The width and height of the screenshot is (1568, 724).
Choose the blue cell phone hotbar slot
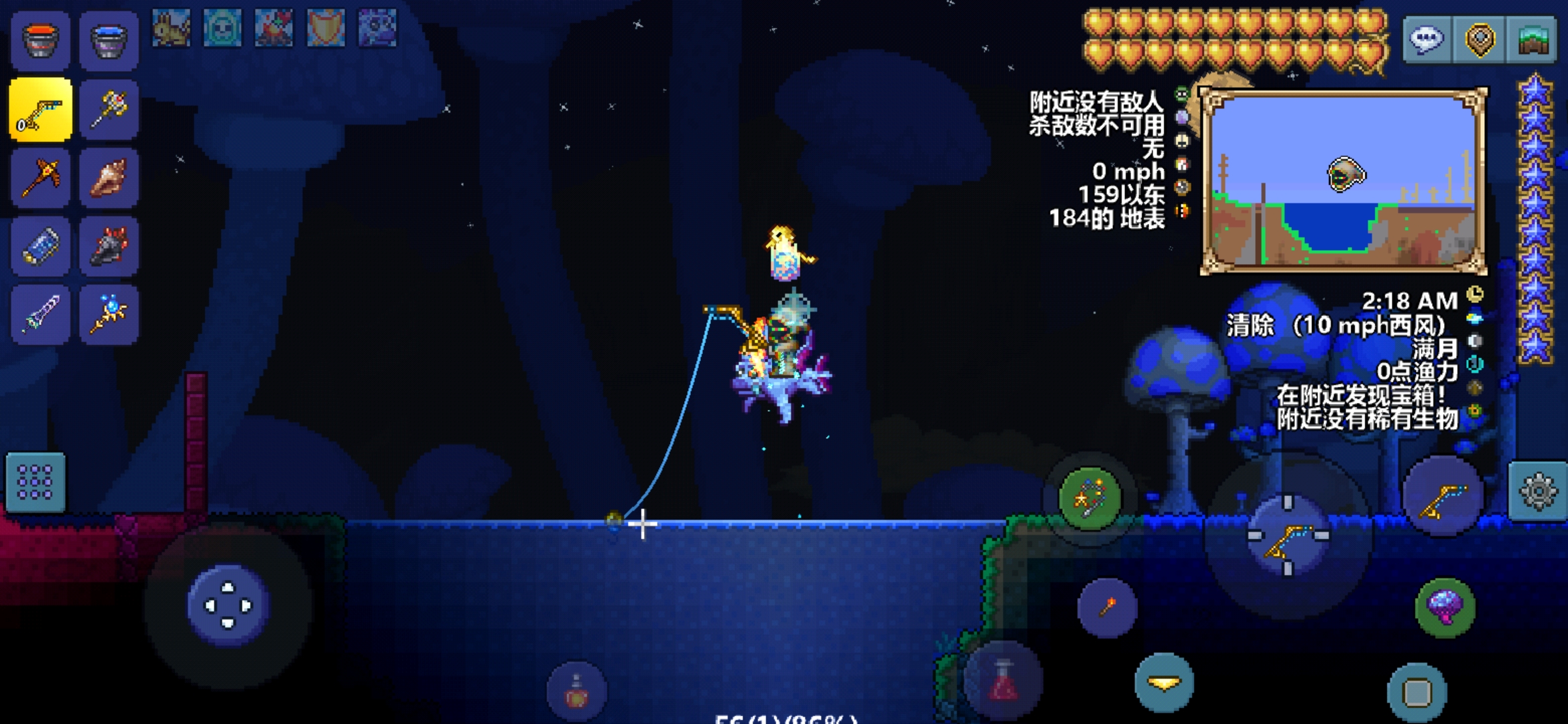[x=40, y=246]
